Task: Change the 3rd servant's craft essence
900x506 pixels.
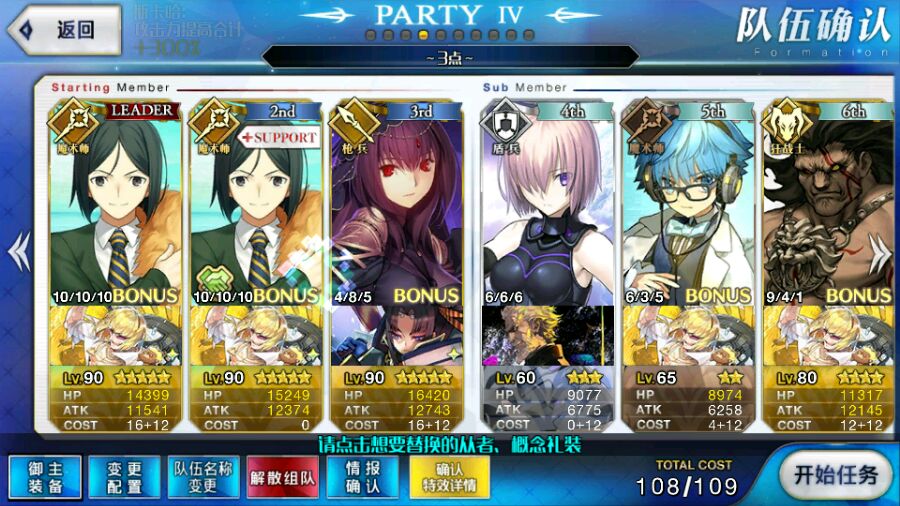Action: click(396, 336)
